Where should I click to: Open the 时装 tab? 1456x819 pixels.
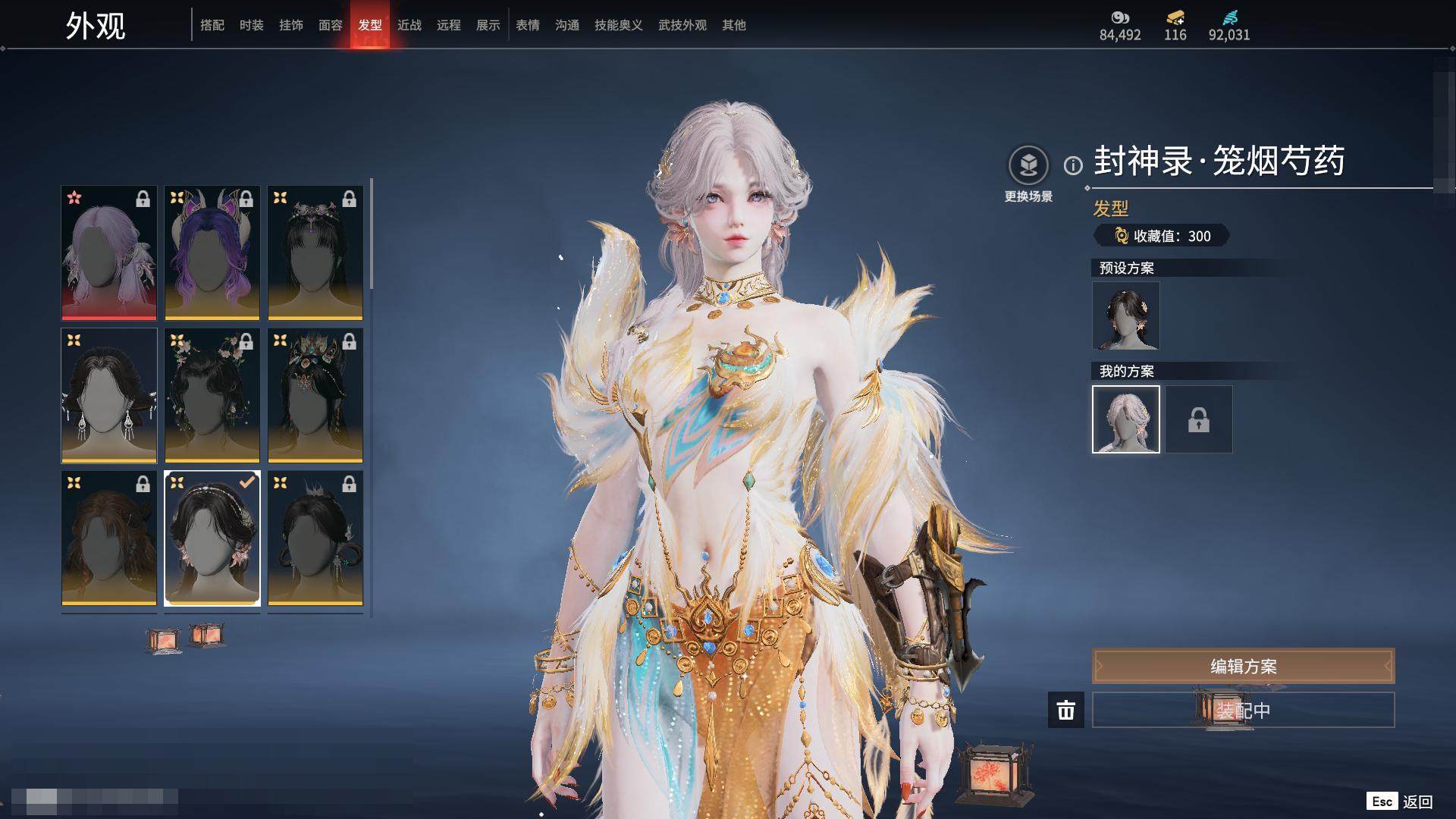tap(252, 25)
